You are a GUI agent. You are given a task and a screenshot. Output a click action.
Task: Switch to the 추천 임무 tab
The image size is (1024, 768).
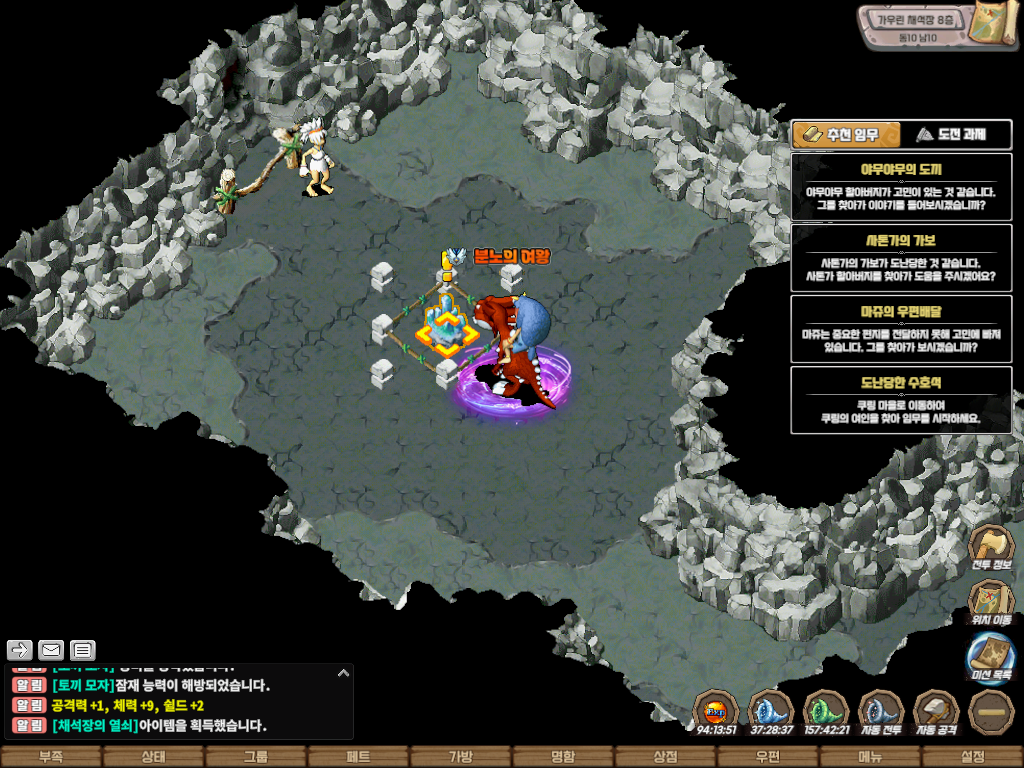pos(846,134)
